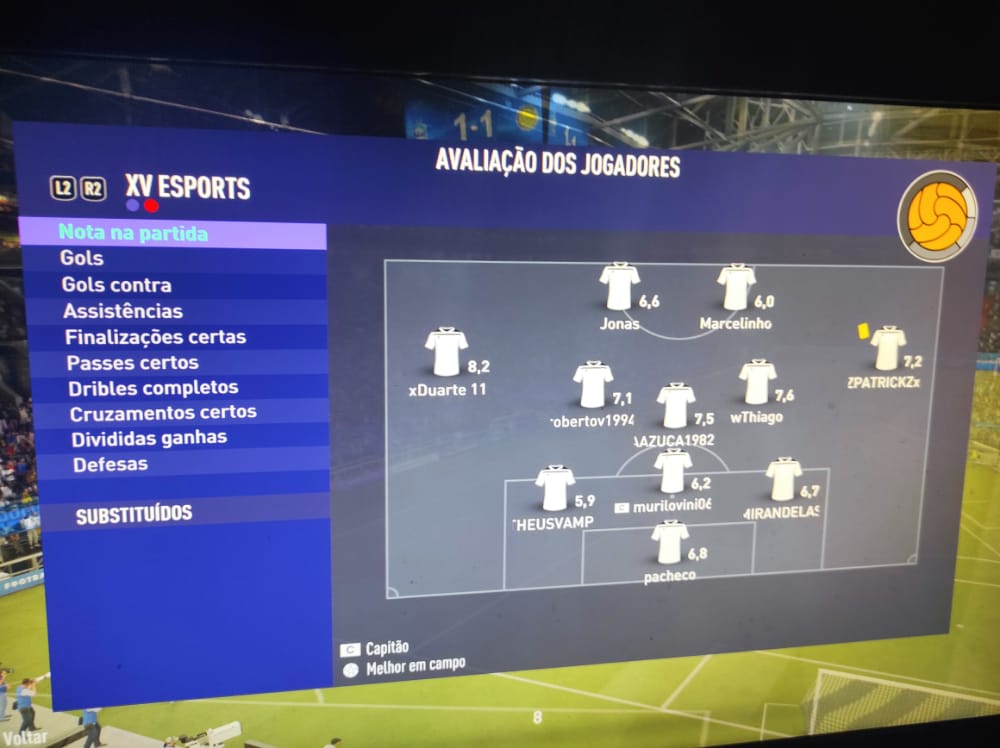This screenshot has width=1000, height=748.
Task: Show Dribles completos ratings
Action: point(153,387)
